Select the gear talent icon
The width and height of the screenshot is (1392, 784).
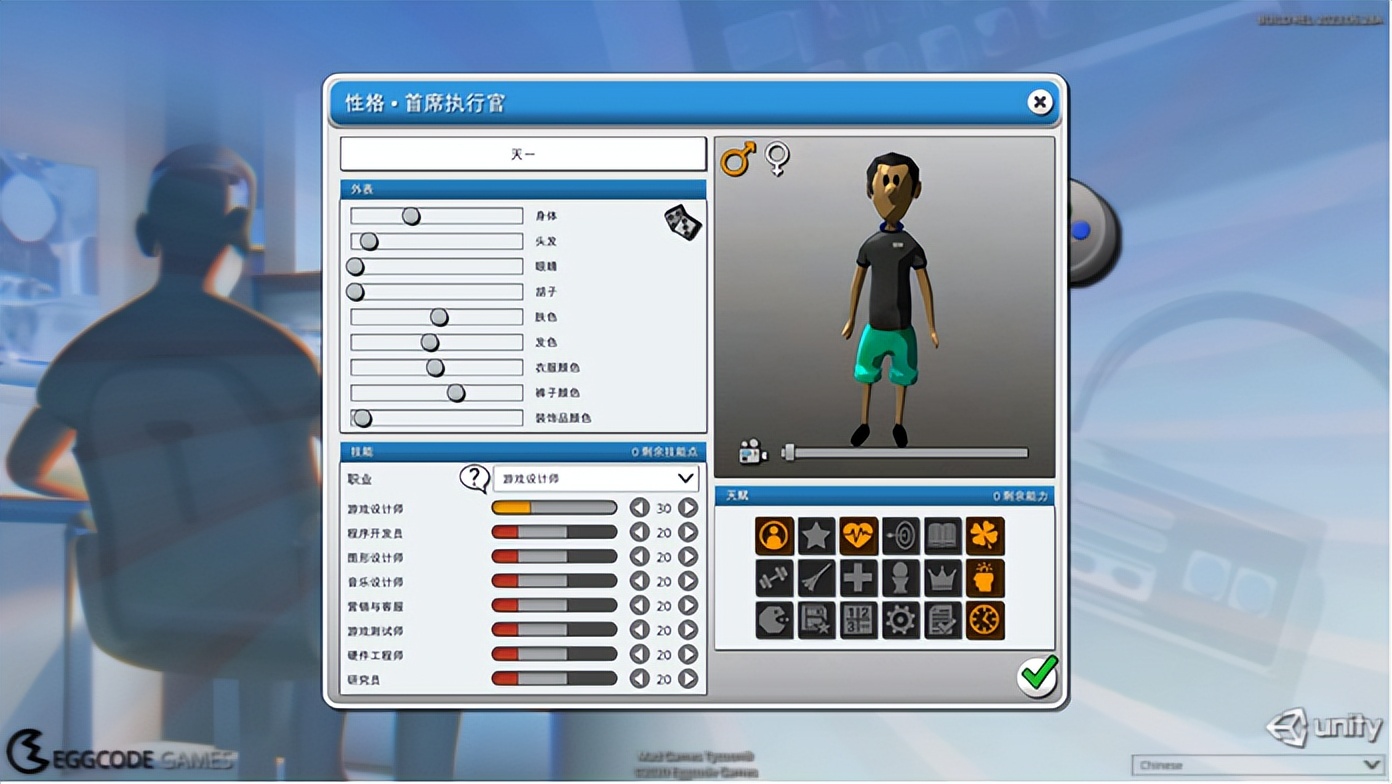[x=901, y=620]
